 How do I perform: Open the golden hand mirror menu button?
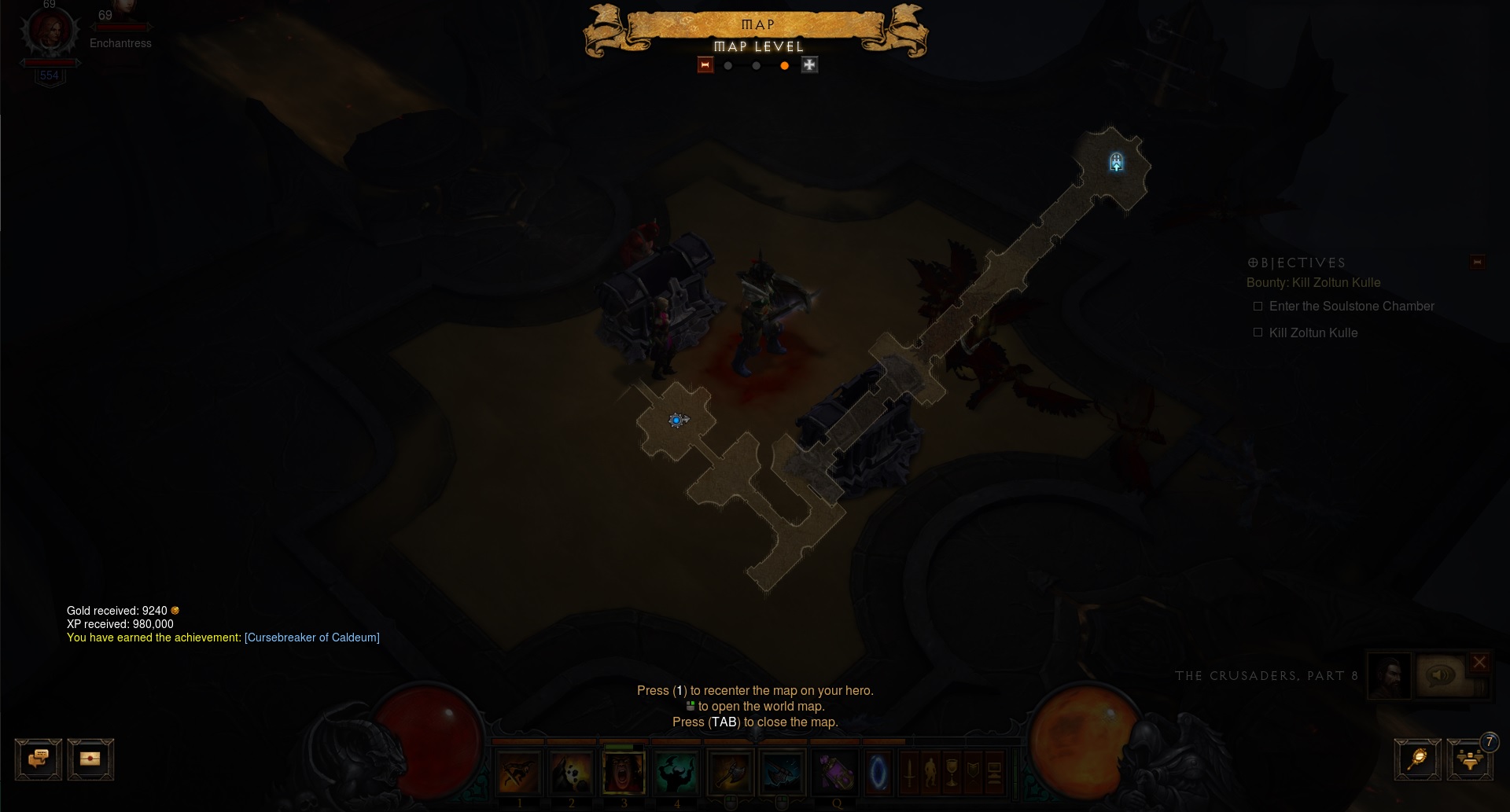pyautogui.click(x=1417, y=759)
